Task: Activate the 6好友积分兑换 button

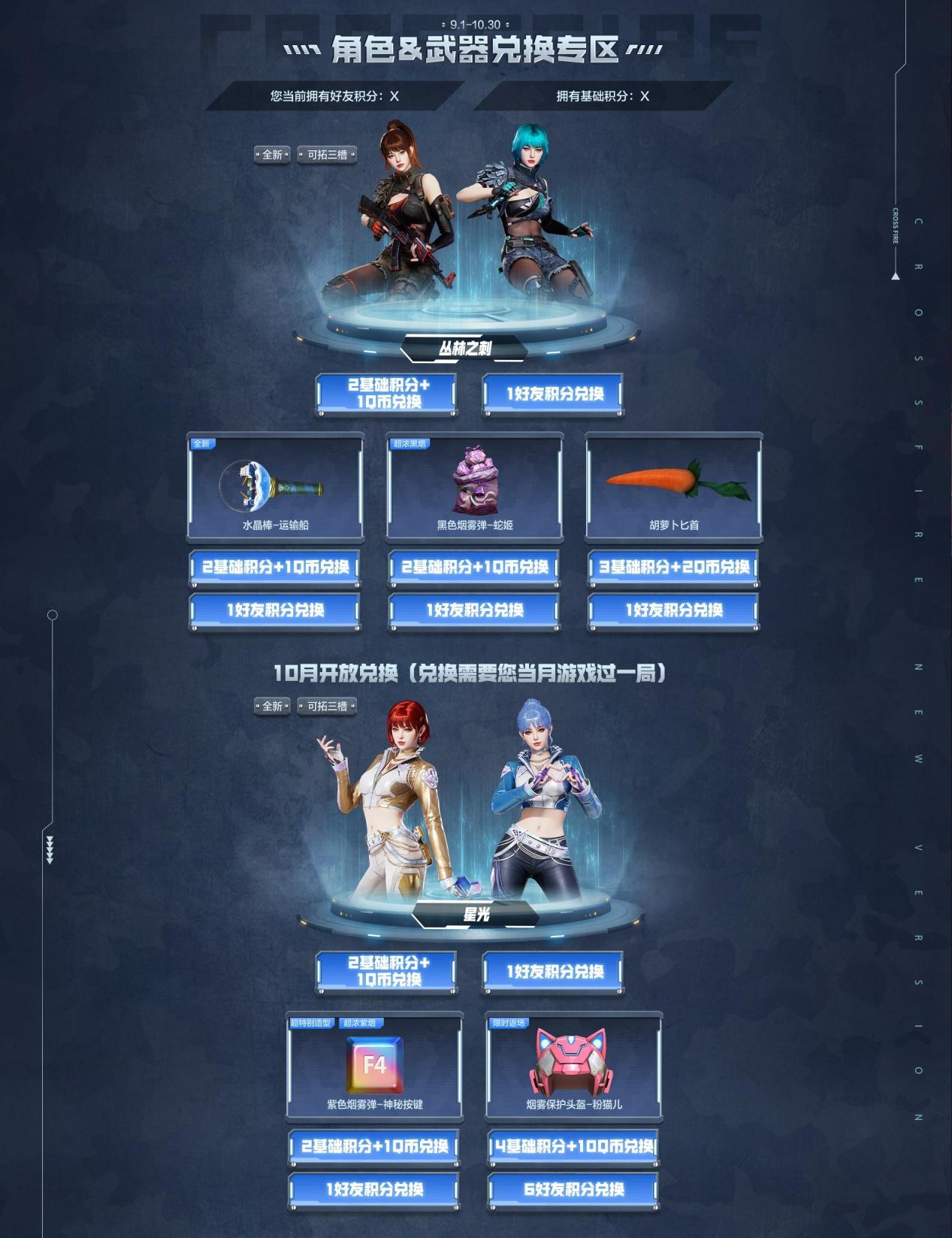Action: point(574,1189)
